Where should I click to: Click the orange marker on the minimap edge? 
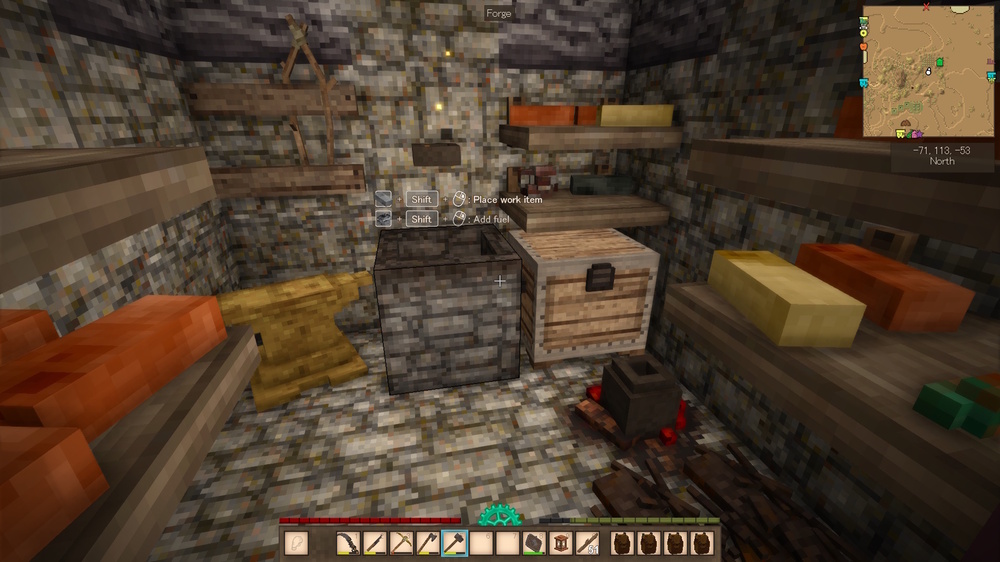(863, 45)
